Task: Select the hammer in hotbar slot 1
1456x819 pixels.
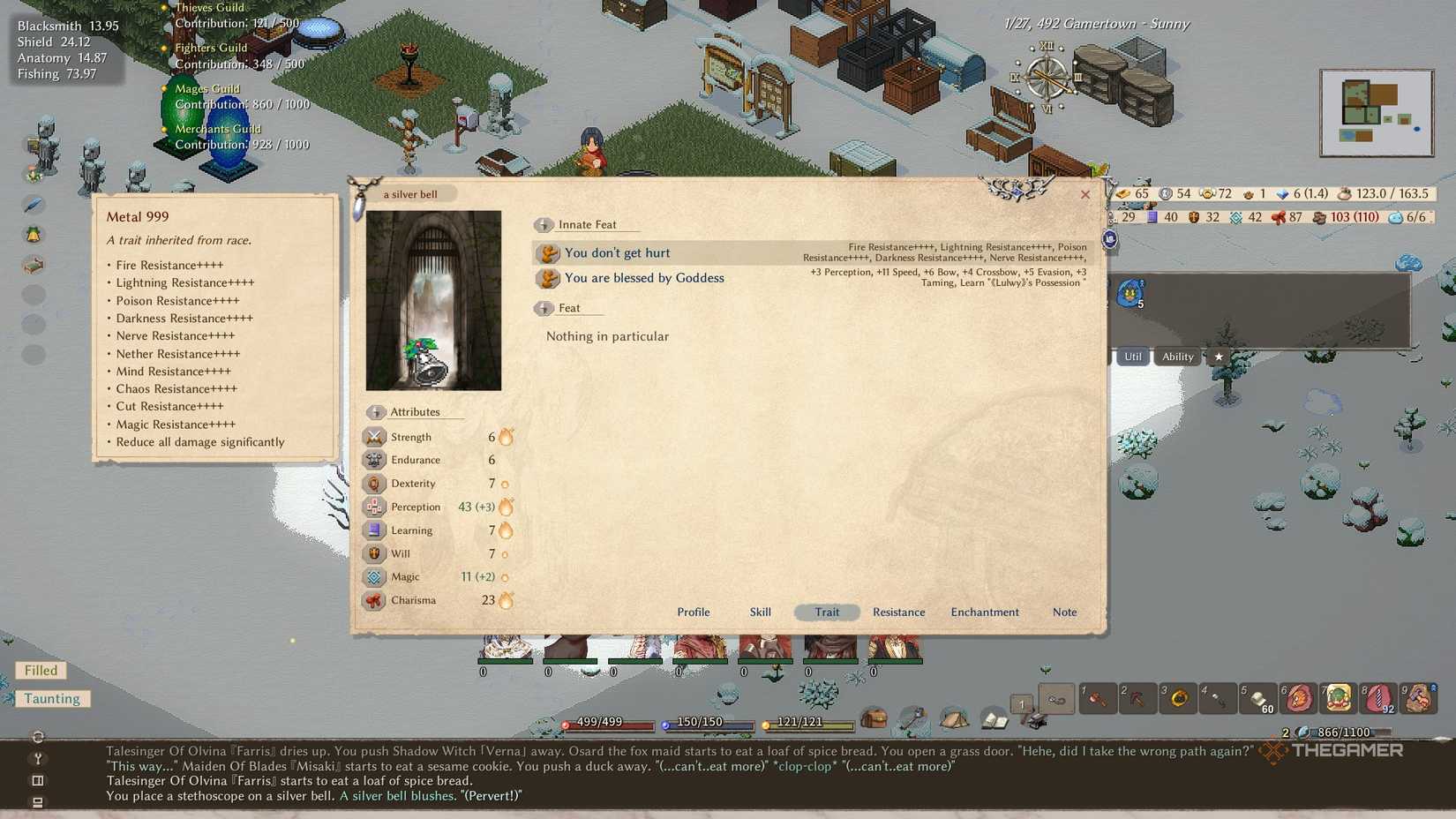Action: point(1097,700)
